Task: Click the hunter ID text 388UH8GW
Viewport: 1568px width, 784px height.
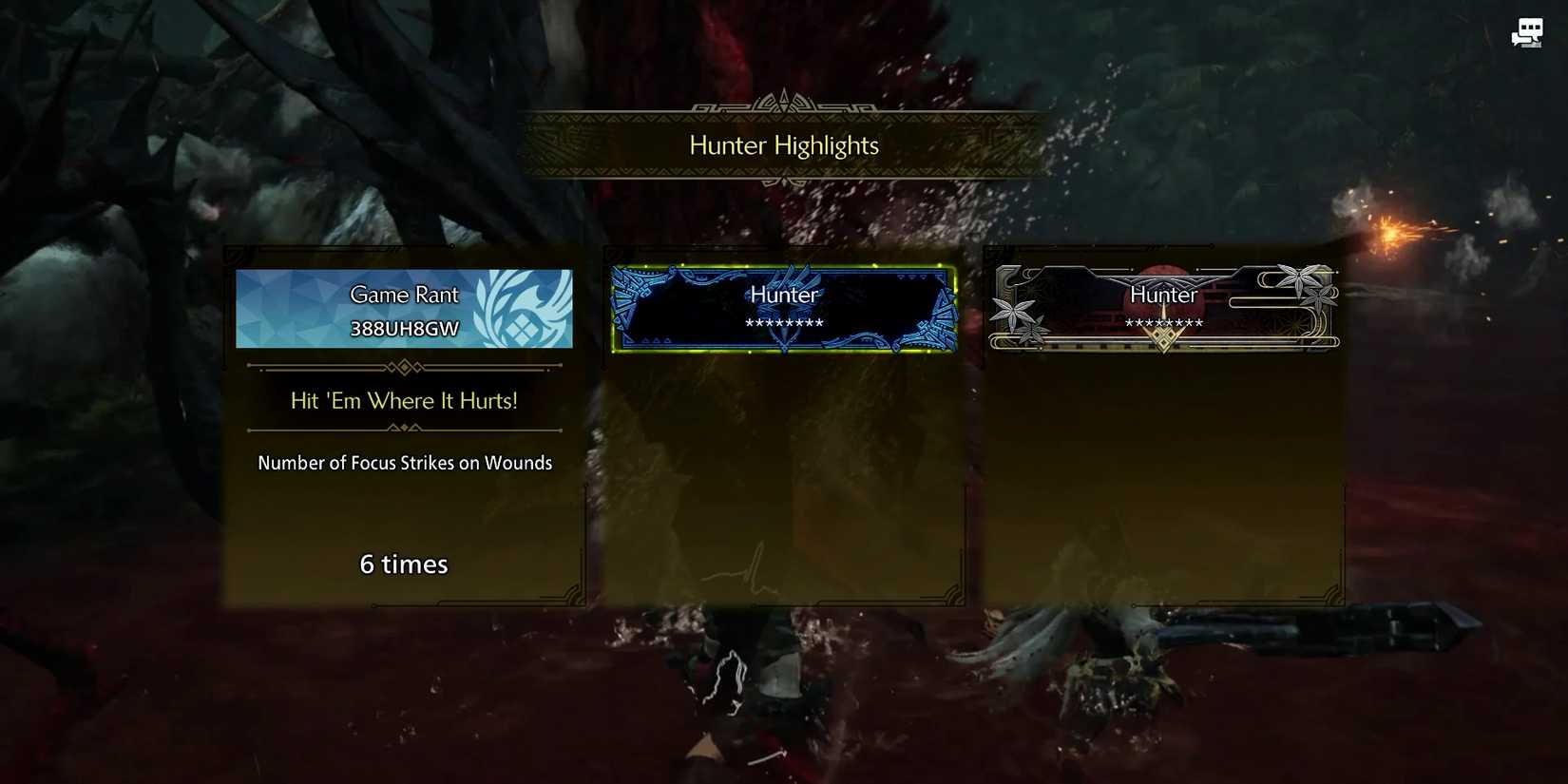Action: [403, 328]
